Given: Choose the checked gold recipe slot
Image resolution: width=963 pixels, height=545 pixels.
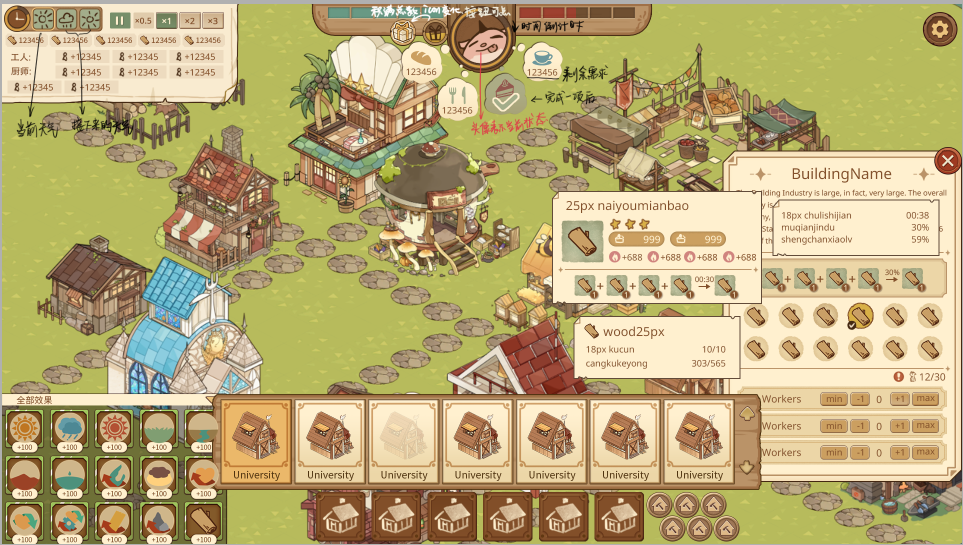Looking at the screenshot, I should click(859, 316).
